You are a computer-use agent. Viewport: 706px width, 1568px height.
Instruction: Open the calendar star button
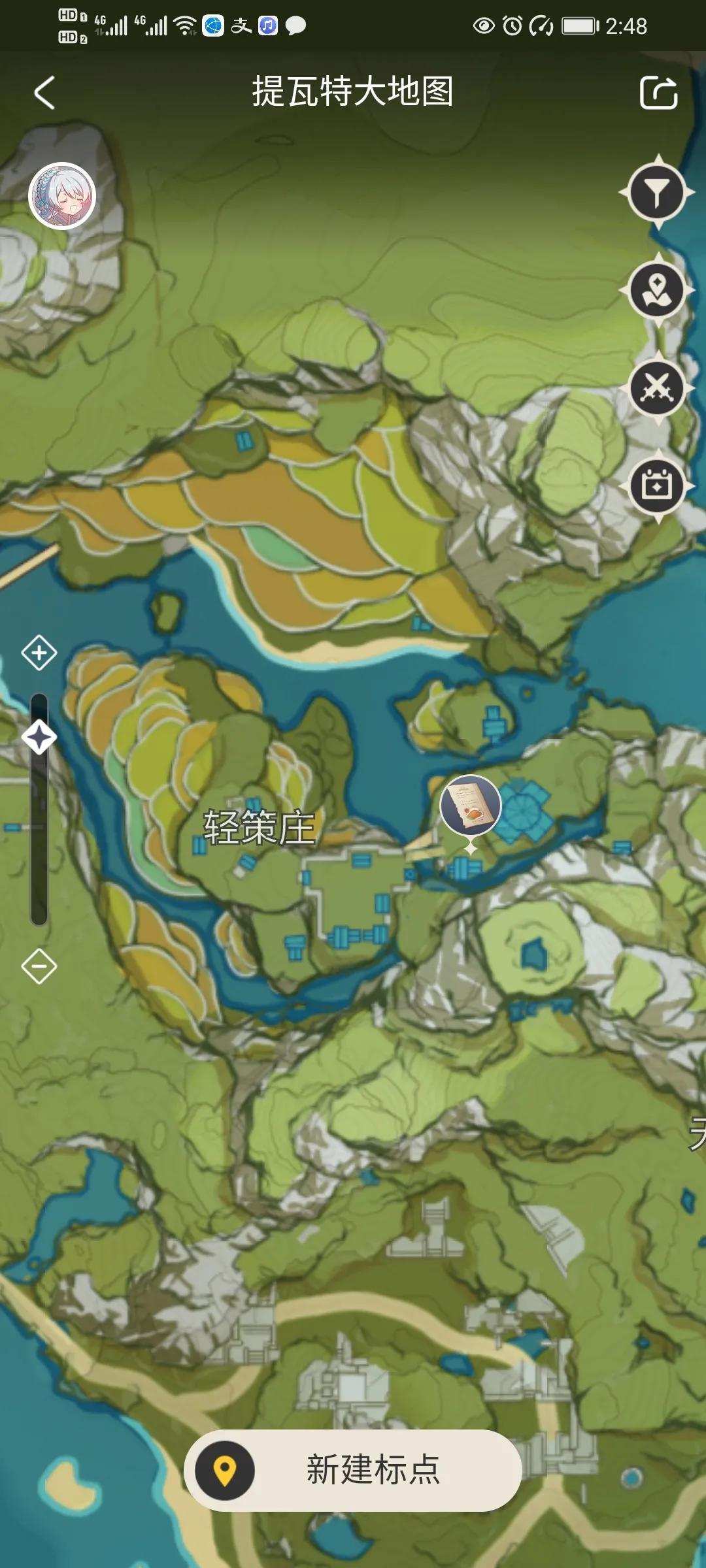657,486
